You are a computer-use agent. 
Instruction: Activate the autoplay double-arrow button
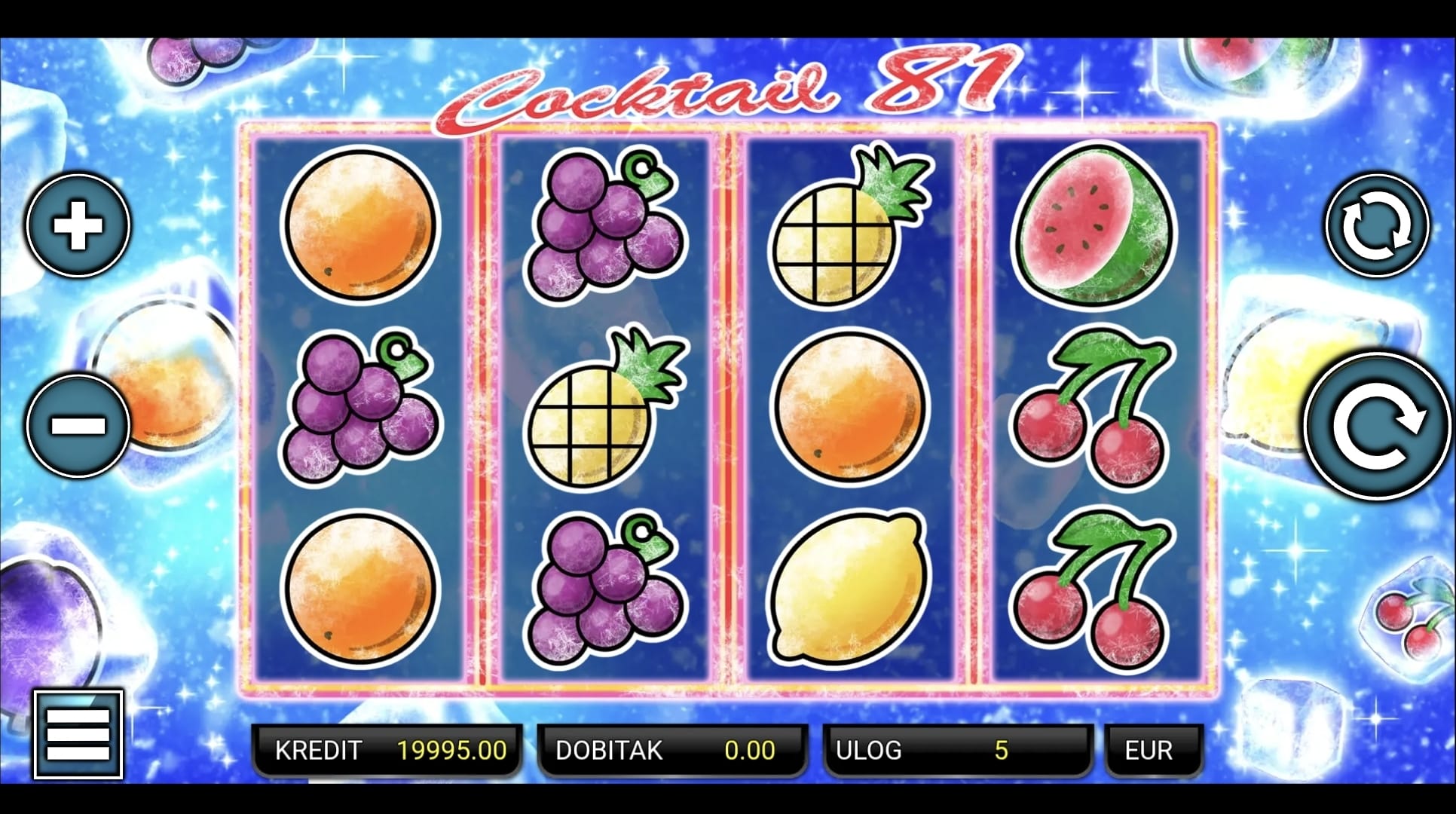1377,225
